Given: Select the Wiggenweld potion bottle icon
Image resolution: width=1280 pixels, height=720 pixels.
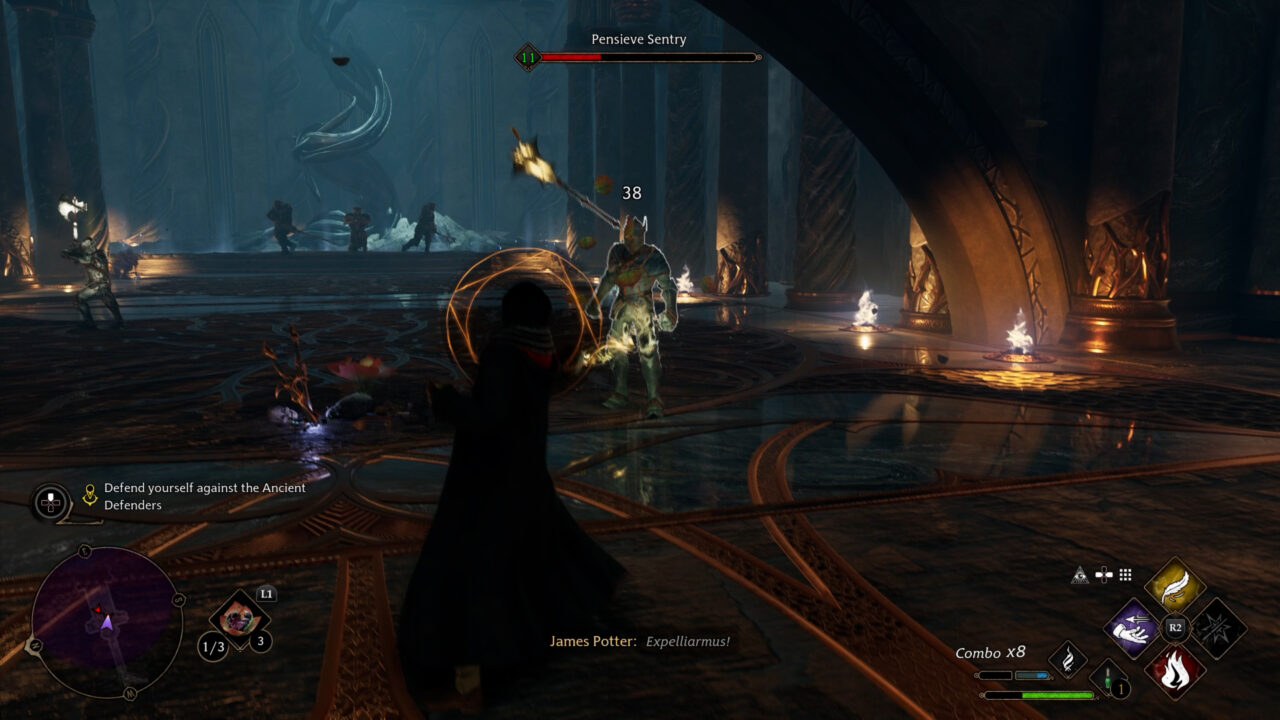Looking at the screenshot, I should (1108, 680).
